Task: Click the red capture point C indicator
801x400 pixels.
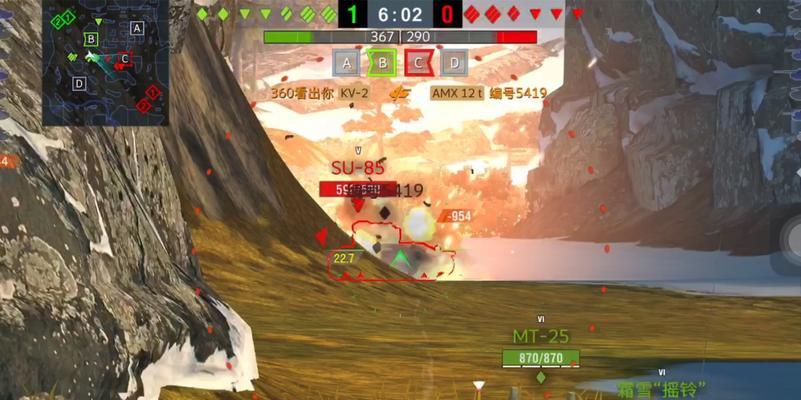Action: (x=418, y=64)
